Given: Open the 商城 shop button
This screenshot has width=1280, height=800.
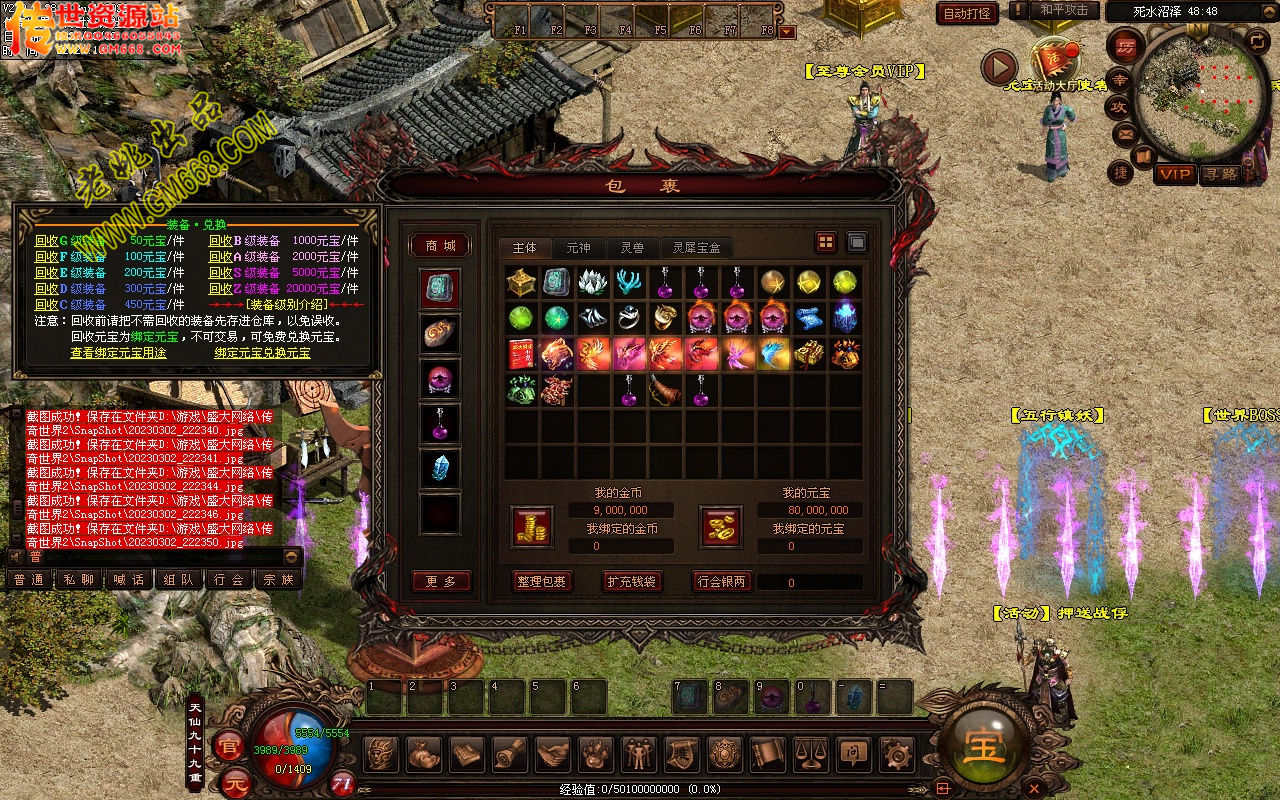Looking at the screenshot, I should tap(440, 246).
